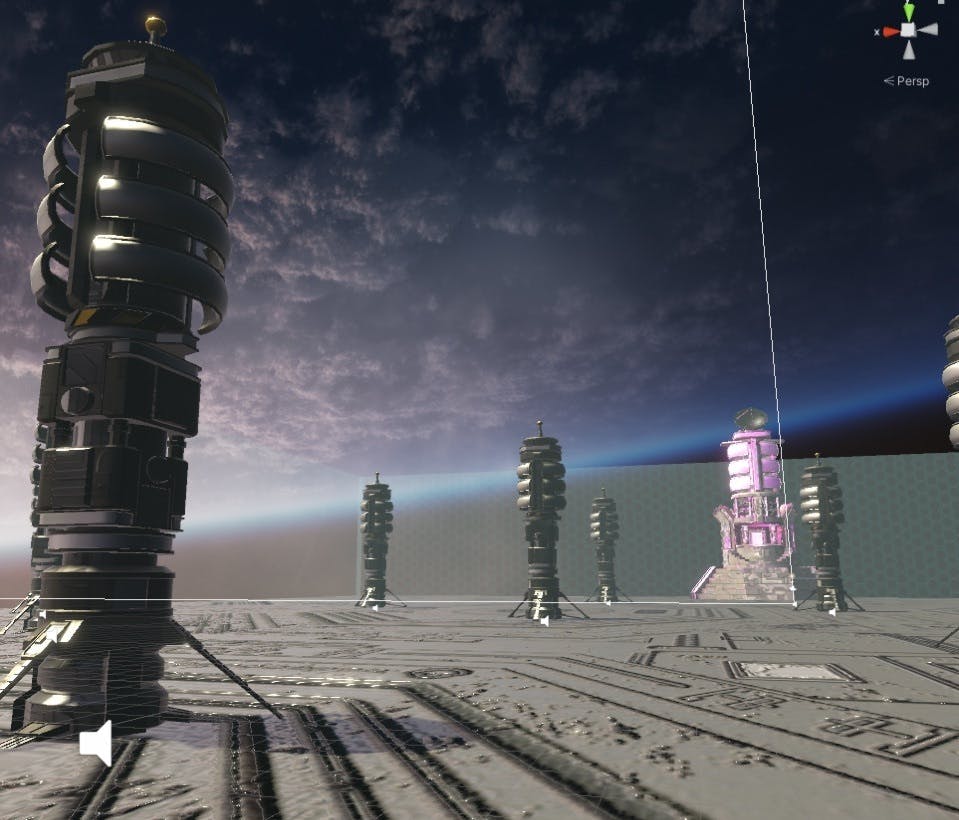Image resolution: width=959 pixels, height=820 pixels.
Task: Click the red X axis cone on the gizmo
Action: (890, 31)
